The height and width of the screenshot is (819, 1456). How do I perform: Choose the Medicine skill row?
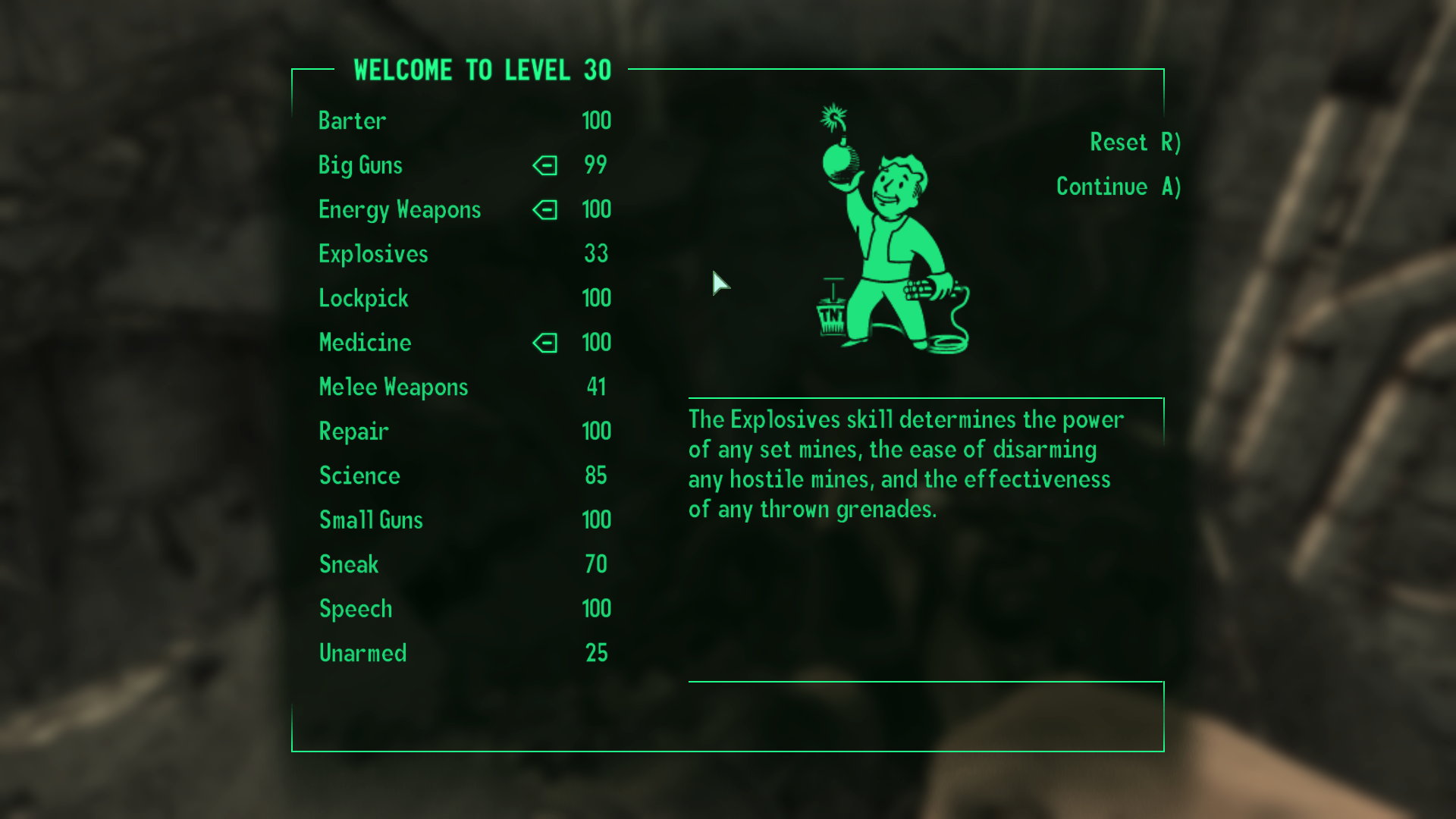(x=365, y=343)
